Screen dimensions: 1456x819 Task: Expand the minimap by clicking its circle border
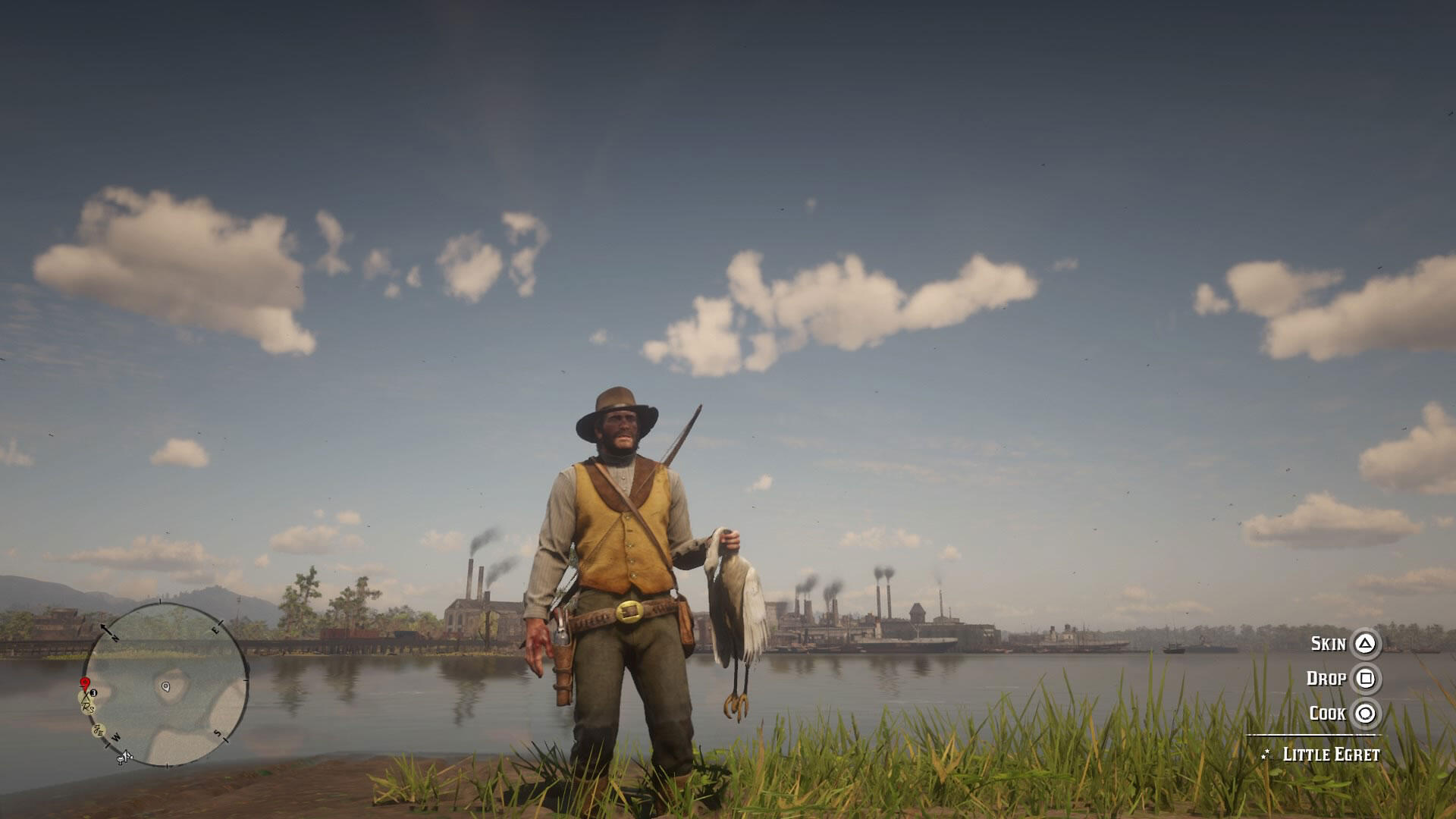click(x=245, y=680)
